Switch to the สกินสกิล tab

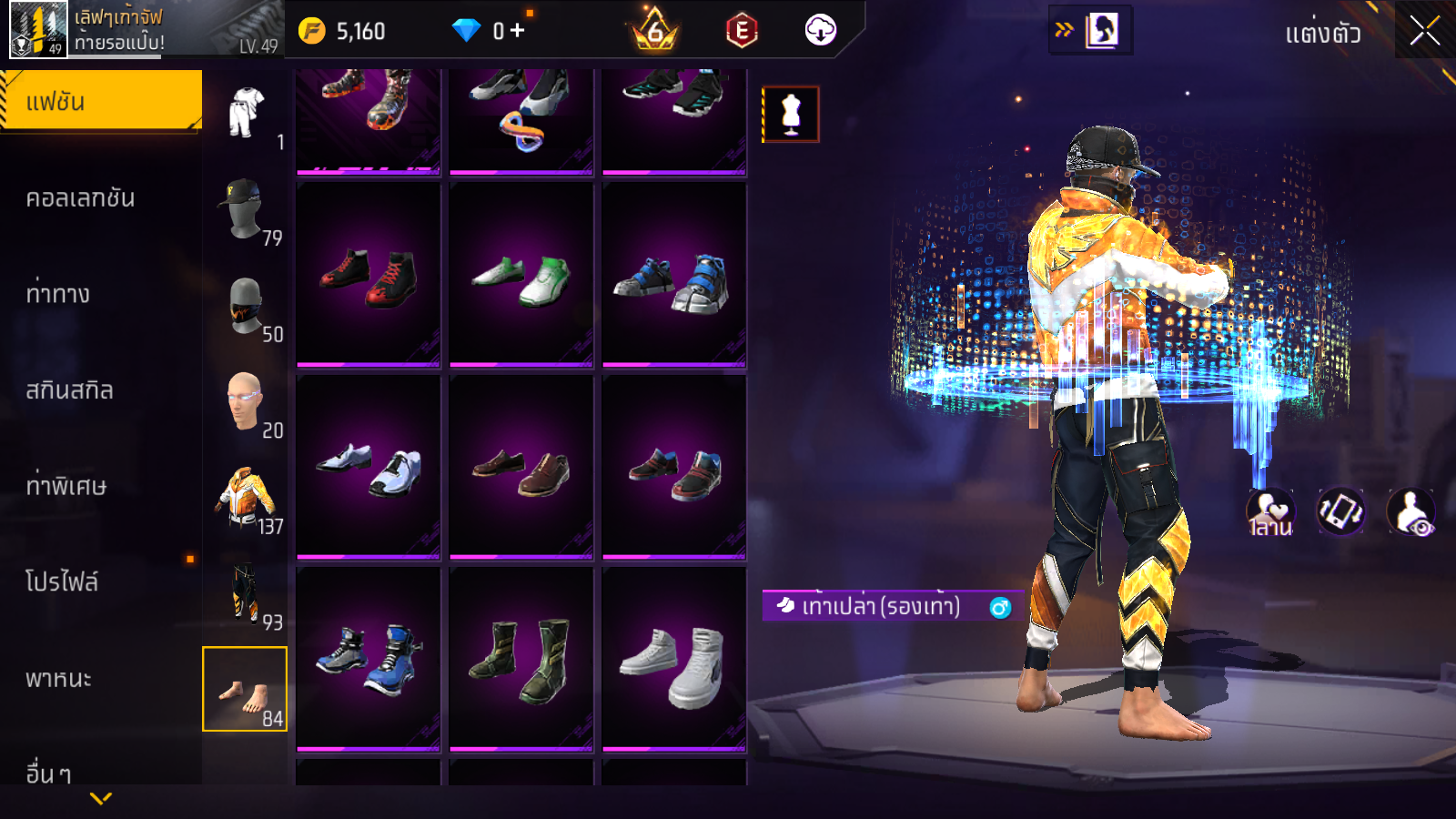tap(69, 390)
